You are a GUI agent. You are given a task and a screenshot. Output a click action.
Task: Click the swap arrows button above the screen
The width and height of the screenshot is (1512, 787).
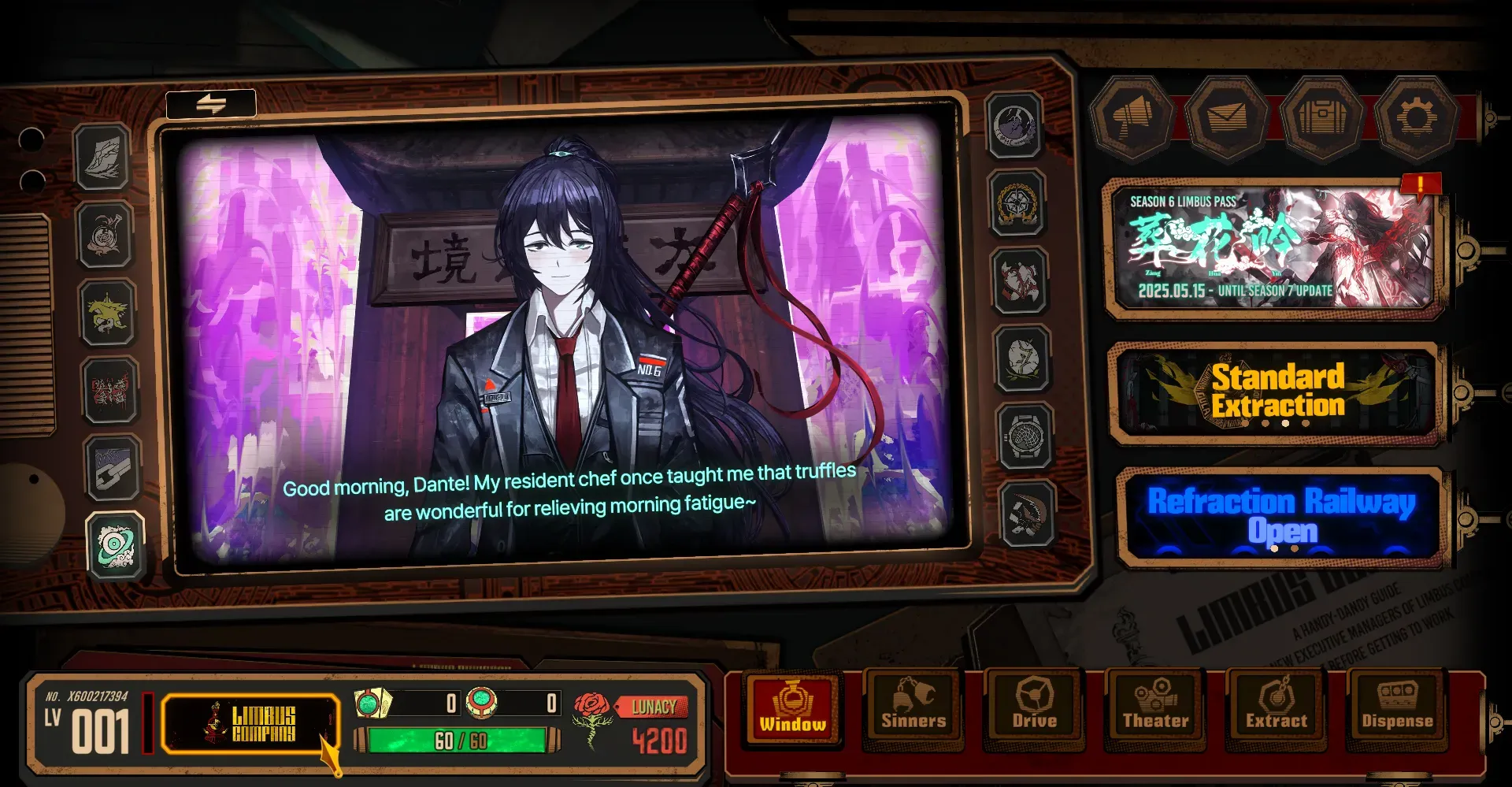tap(211, 103)
